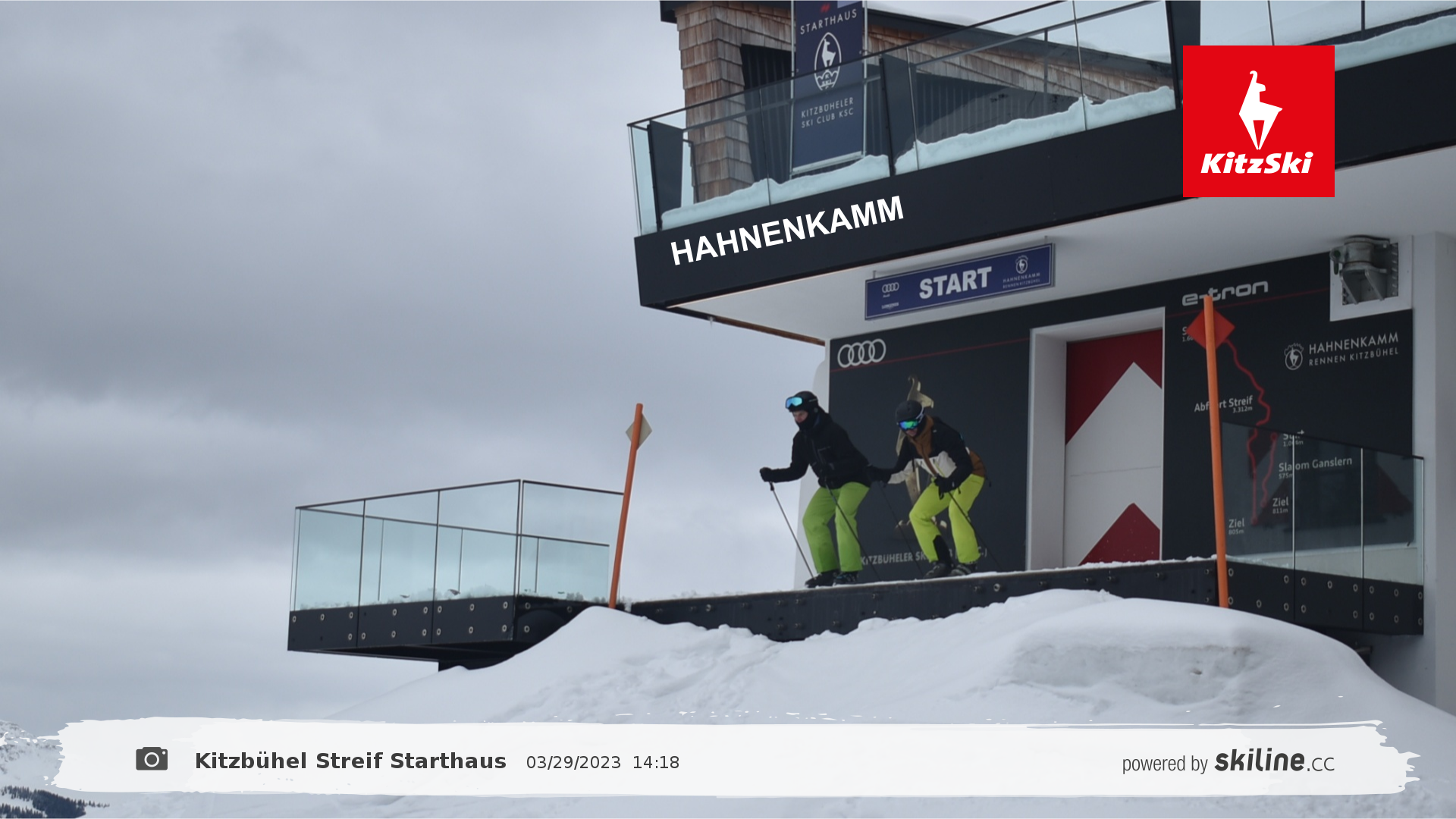Click the camera icon in the caption bar
The image size is (1456, 819).
pyautogui.click(x=152, y=759)
